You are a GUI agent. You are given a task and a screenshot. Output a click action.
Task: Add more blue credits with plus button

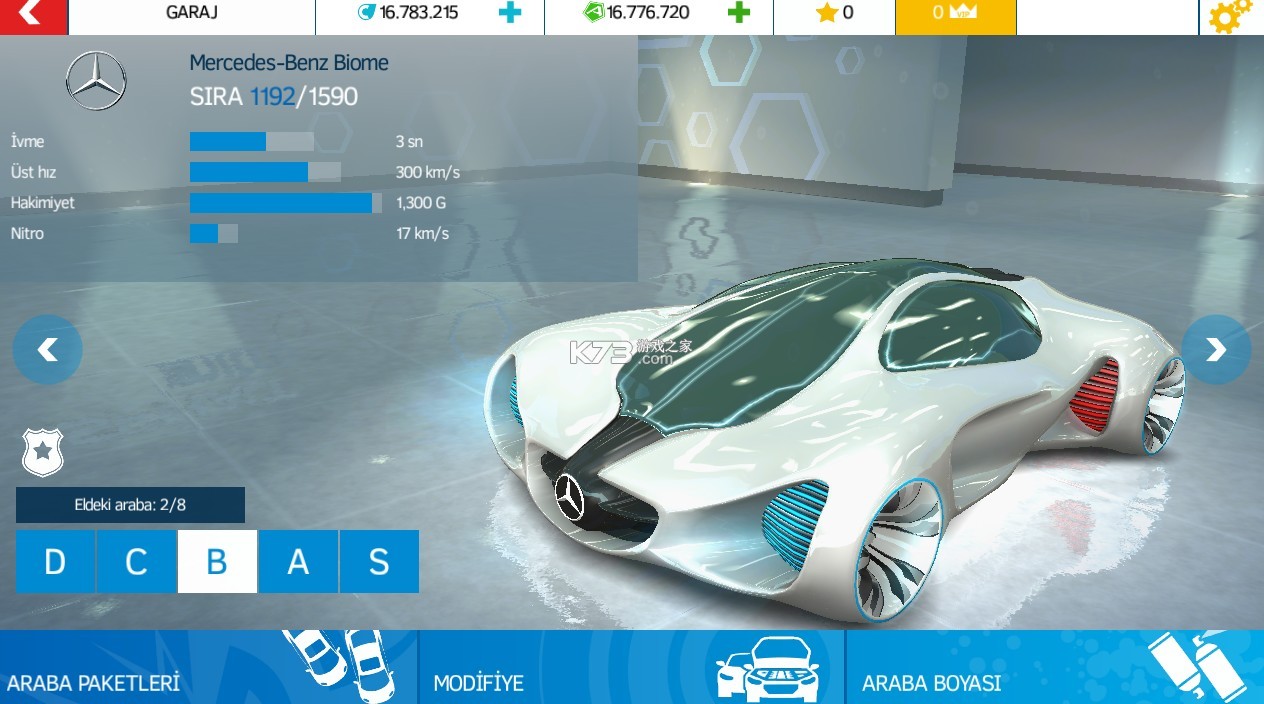pos(510,13)
